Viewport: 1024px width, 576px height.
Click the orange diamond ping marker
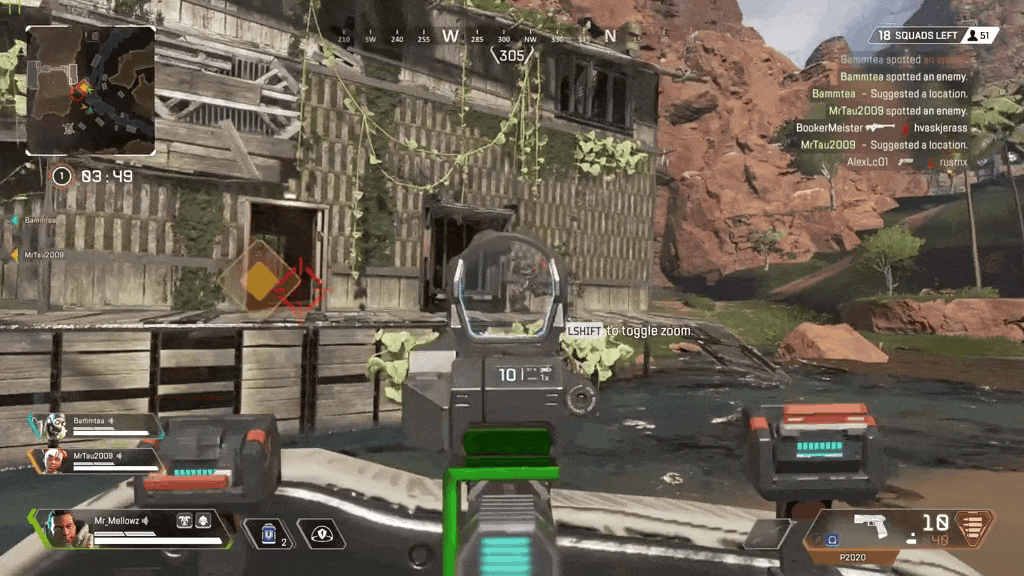(x=259, y=280)
